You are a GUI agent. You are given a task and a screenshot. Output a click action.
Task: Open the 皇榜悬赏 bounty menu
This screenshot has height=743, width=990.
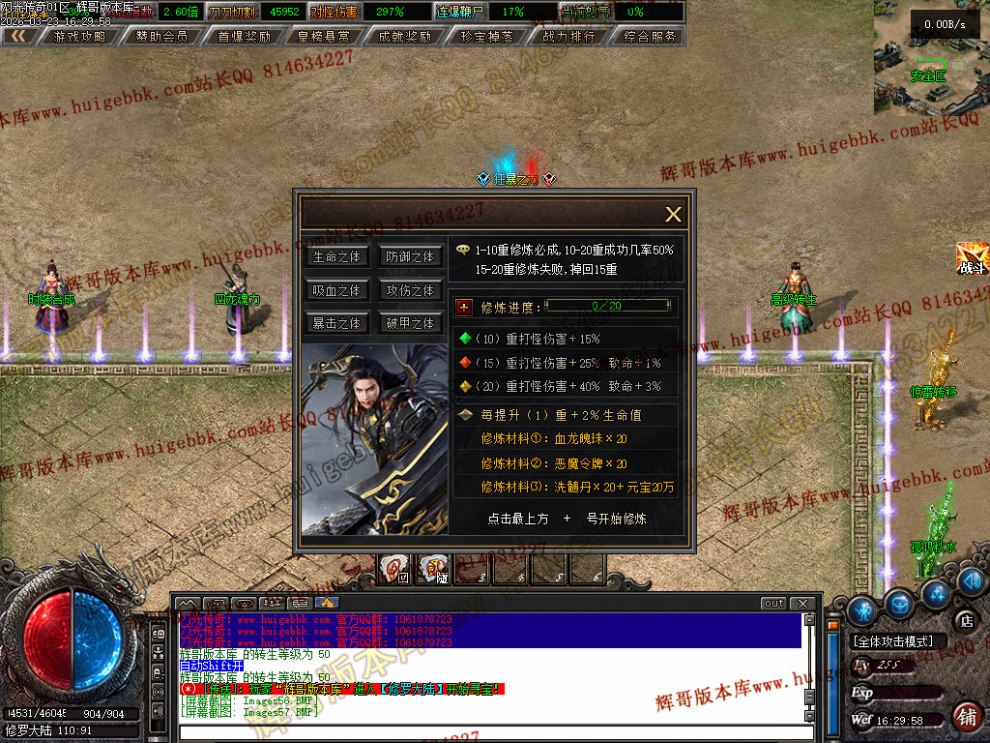coord(324,36)
